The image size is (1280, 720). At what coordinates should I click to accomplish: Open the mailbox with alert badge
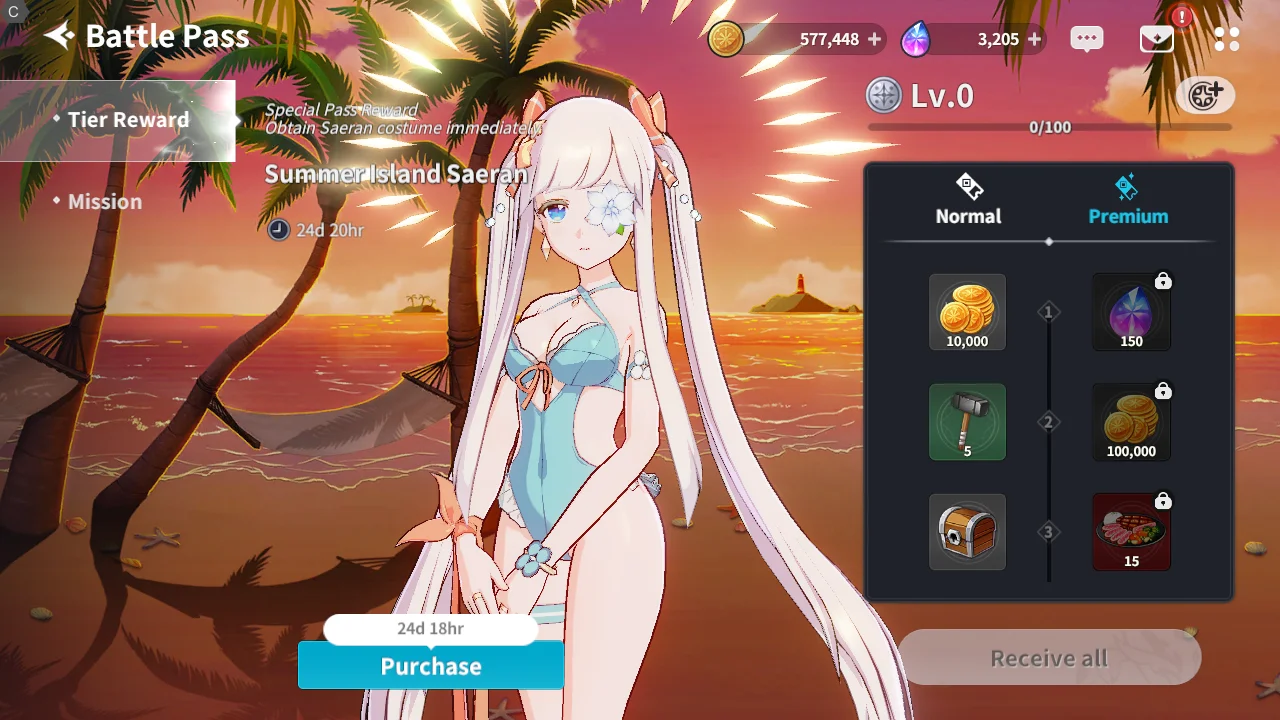[1157, 39]
